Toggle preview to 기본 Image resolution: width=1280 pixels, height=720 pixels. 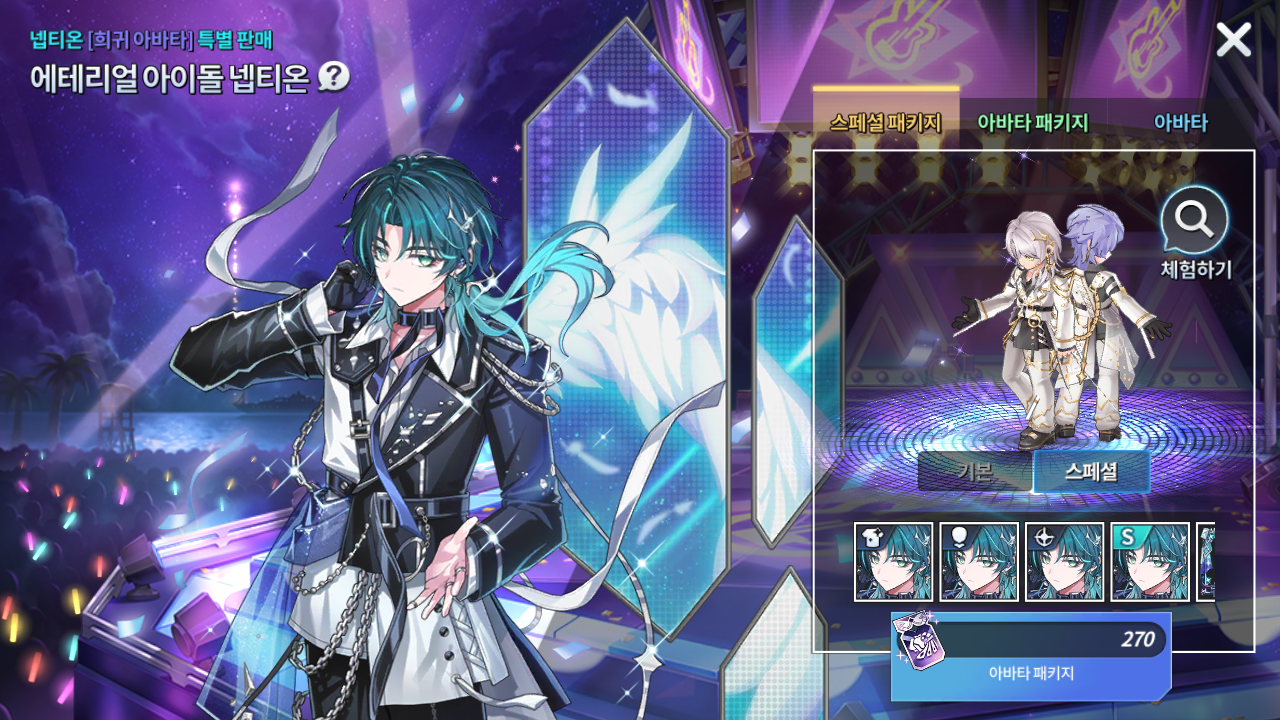coord(974,472)
